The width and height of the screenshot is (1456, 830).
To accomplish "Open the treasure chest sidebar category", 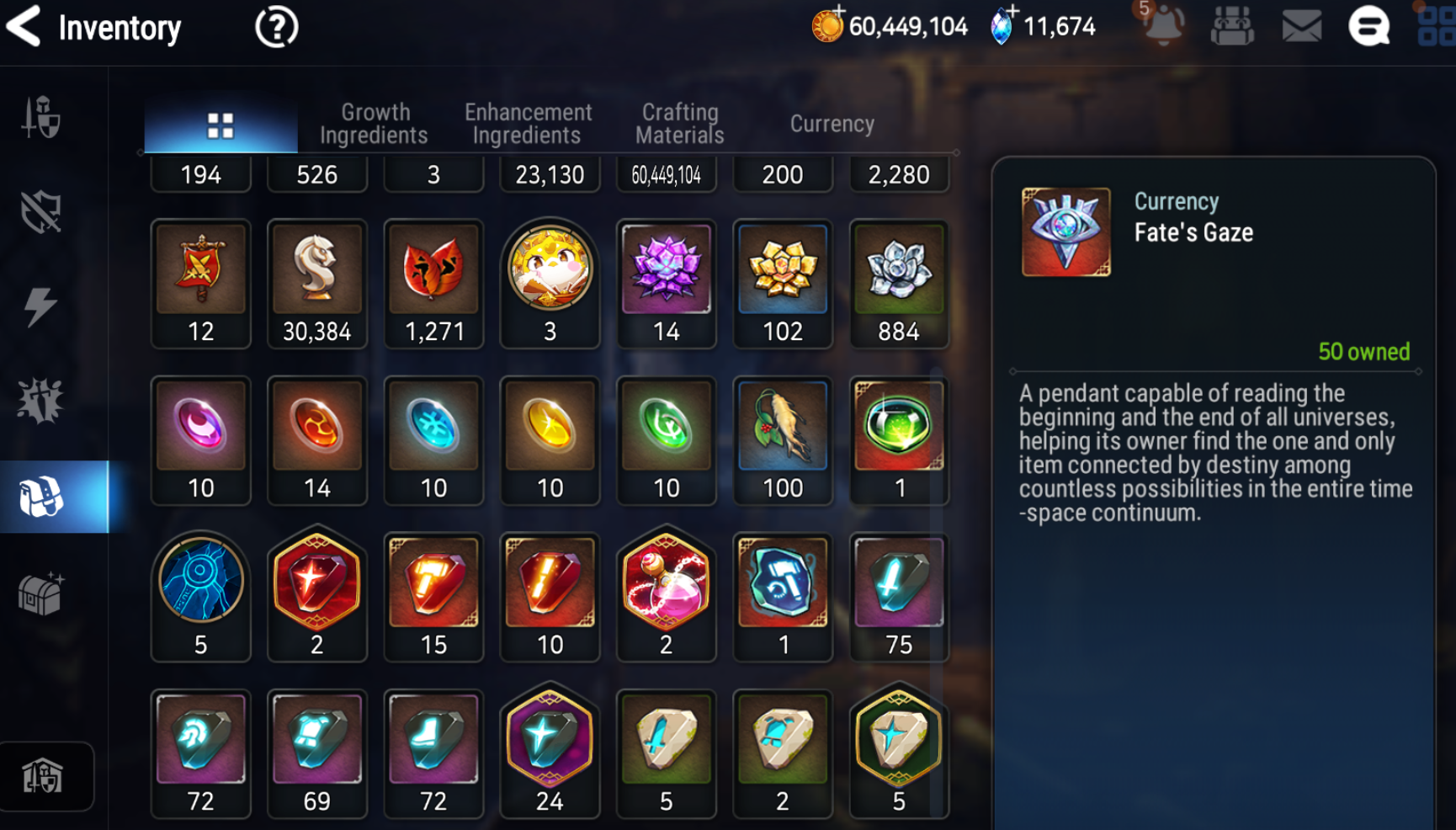I will (40, 593).
